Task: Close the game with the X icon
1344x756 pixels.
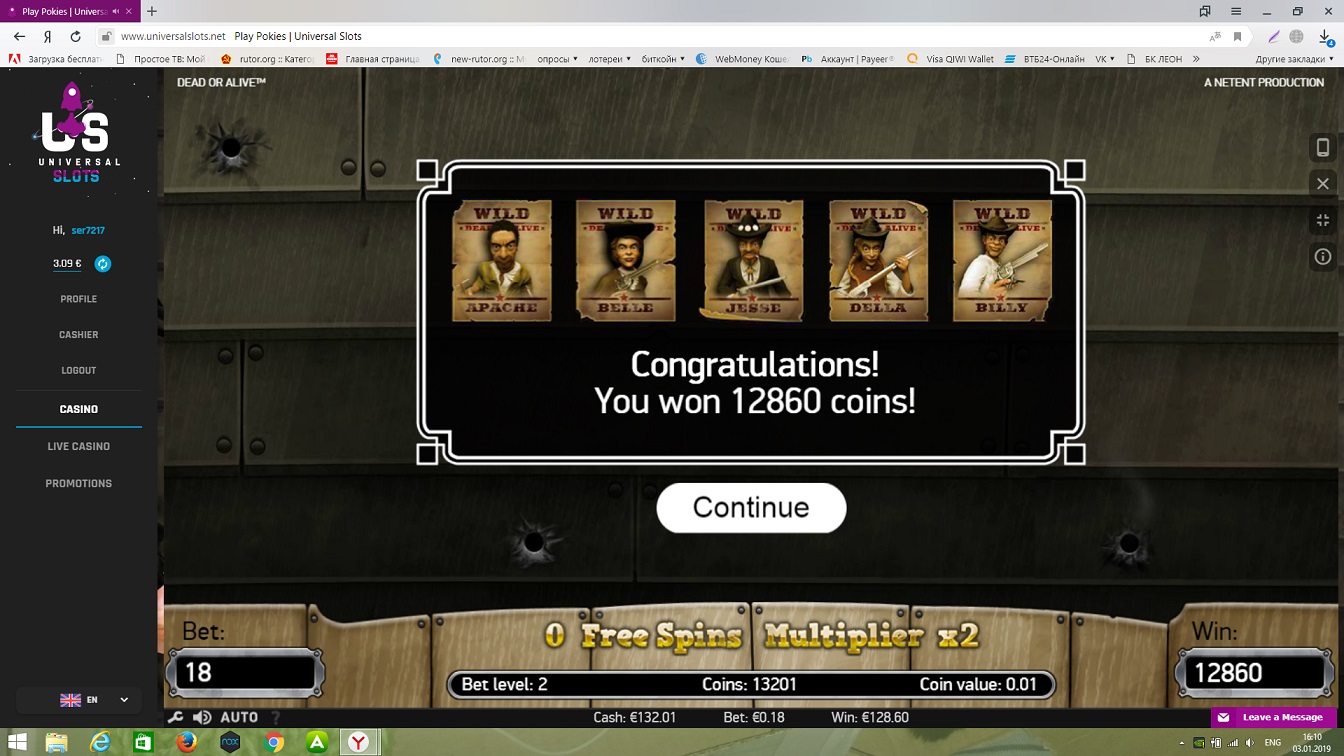Action: coord(1322,184)
